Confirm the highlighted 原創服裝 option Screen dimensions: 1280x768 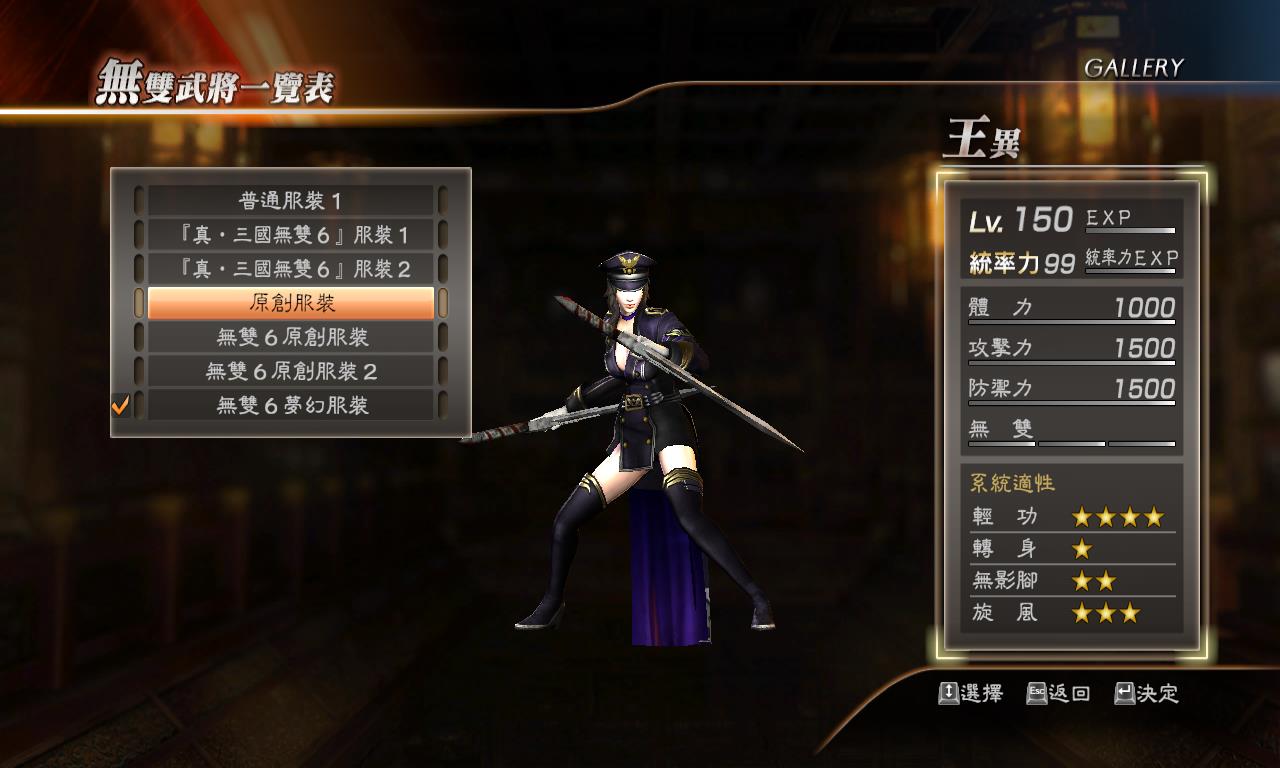click(x=290, y=302)
